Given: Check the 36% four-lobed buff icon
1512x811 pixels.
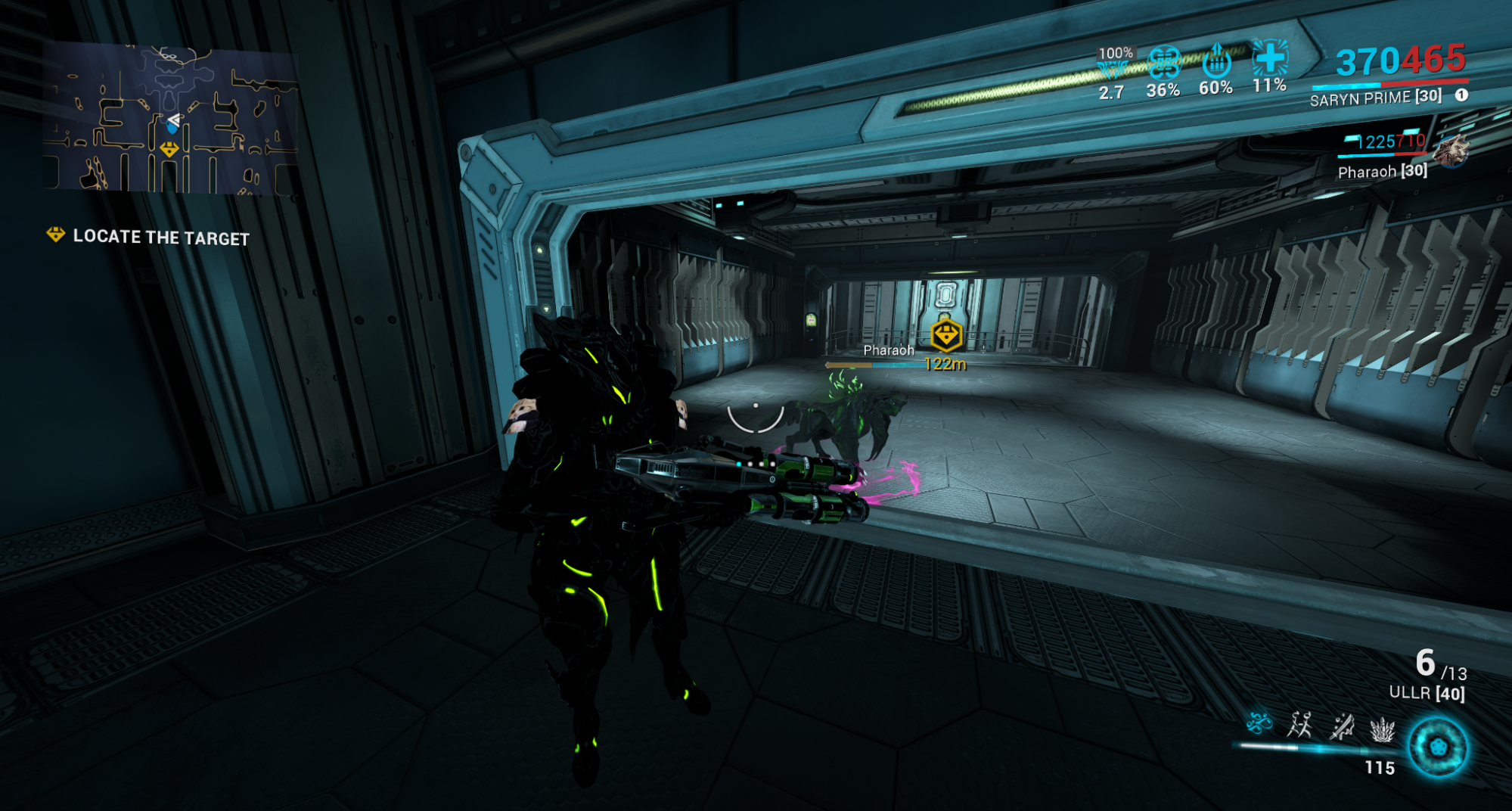Looking at the screenshot, I should tap(1164, 62).
